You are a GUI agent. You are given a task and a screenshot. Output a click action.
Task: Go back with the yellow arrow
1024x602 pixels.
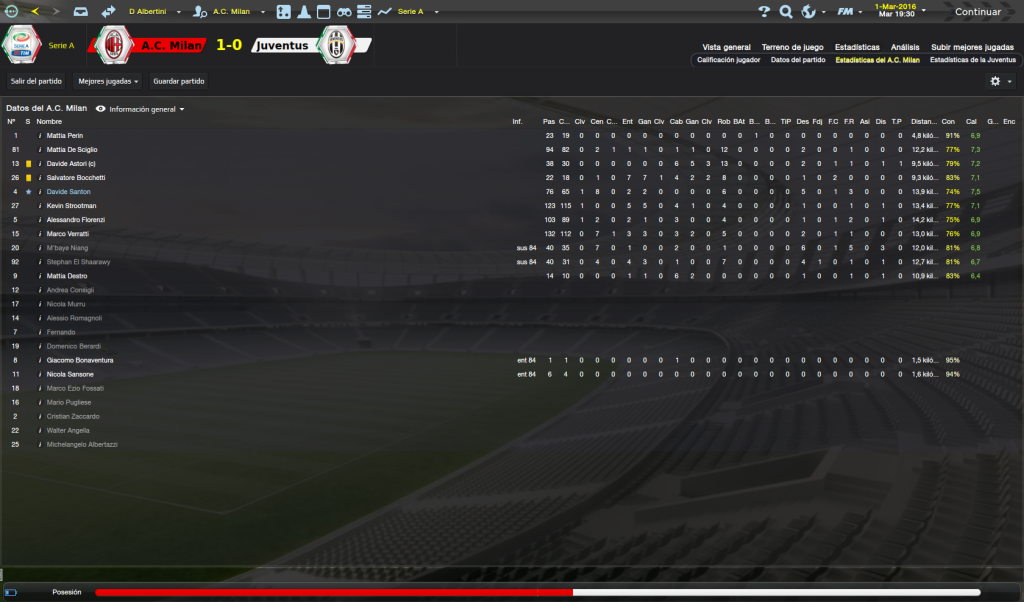click(37, 12)
